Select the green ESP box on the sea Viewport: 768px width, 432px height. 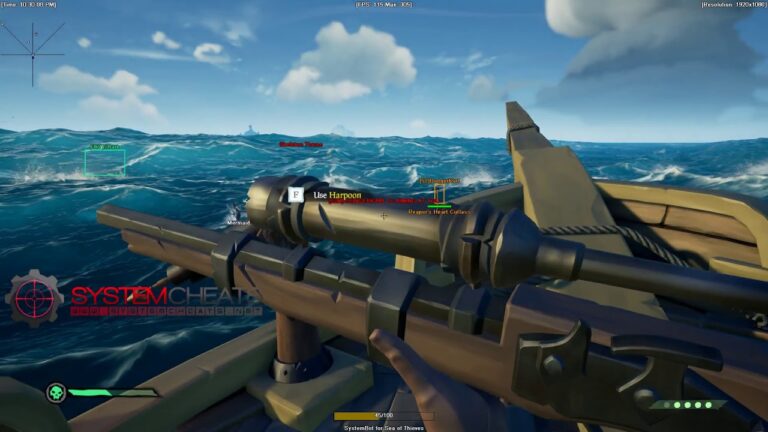click(105, 162)
